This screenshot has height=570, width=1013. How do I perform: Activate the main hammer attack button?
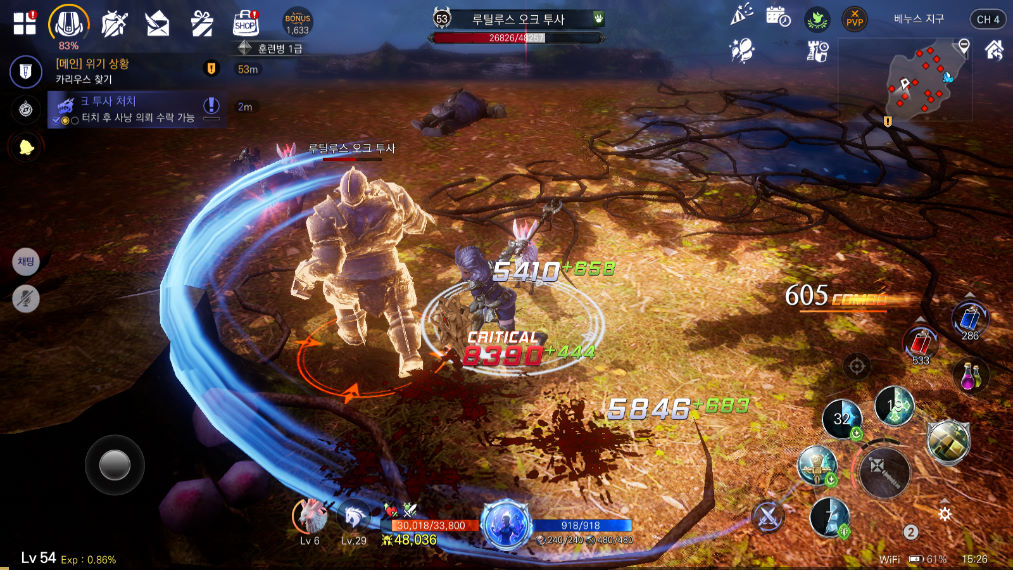tap(884, 472)
